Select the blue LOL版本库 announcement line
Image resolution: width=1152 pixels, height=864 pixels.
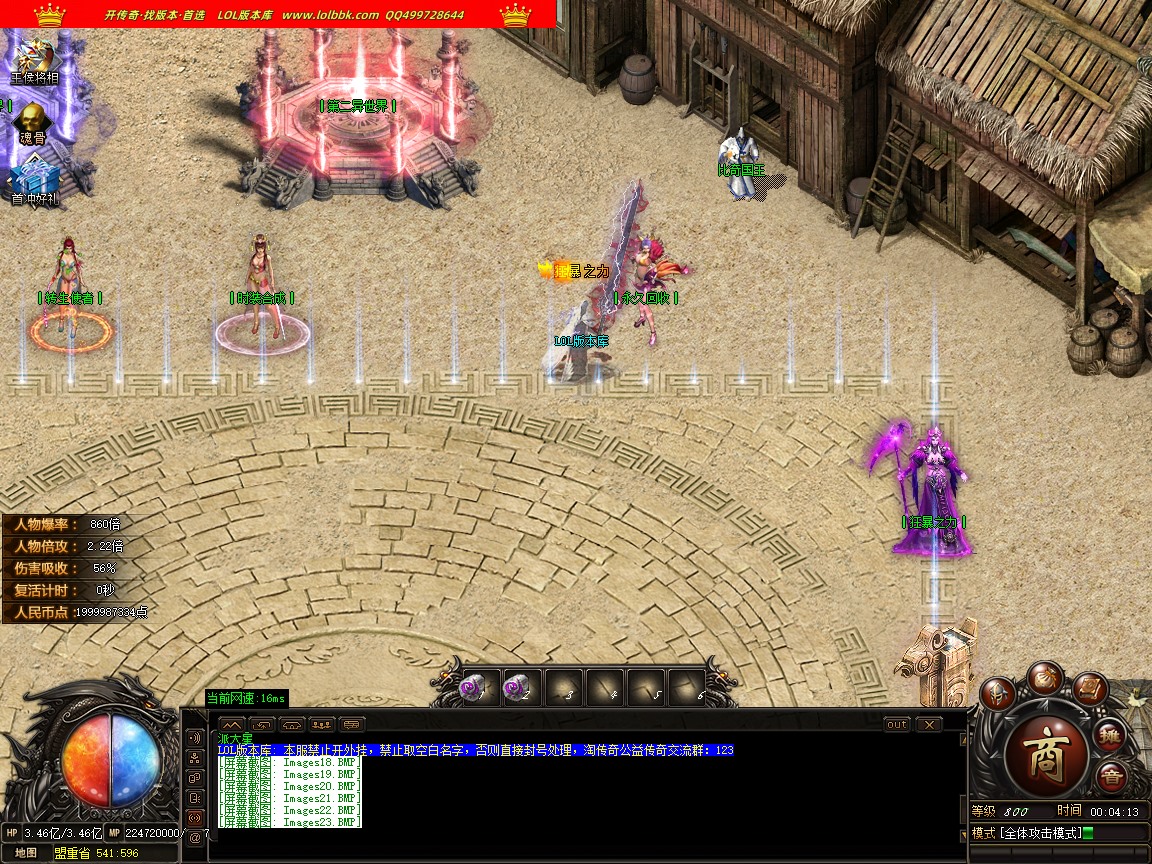coord(475,750)
